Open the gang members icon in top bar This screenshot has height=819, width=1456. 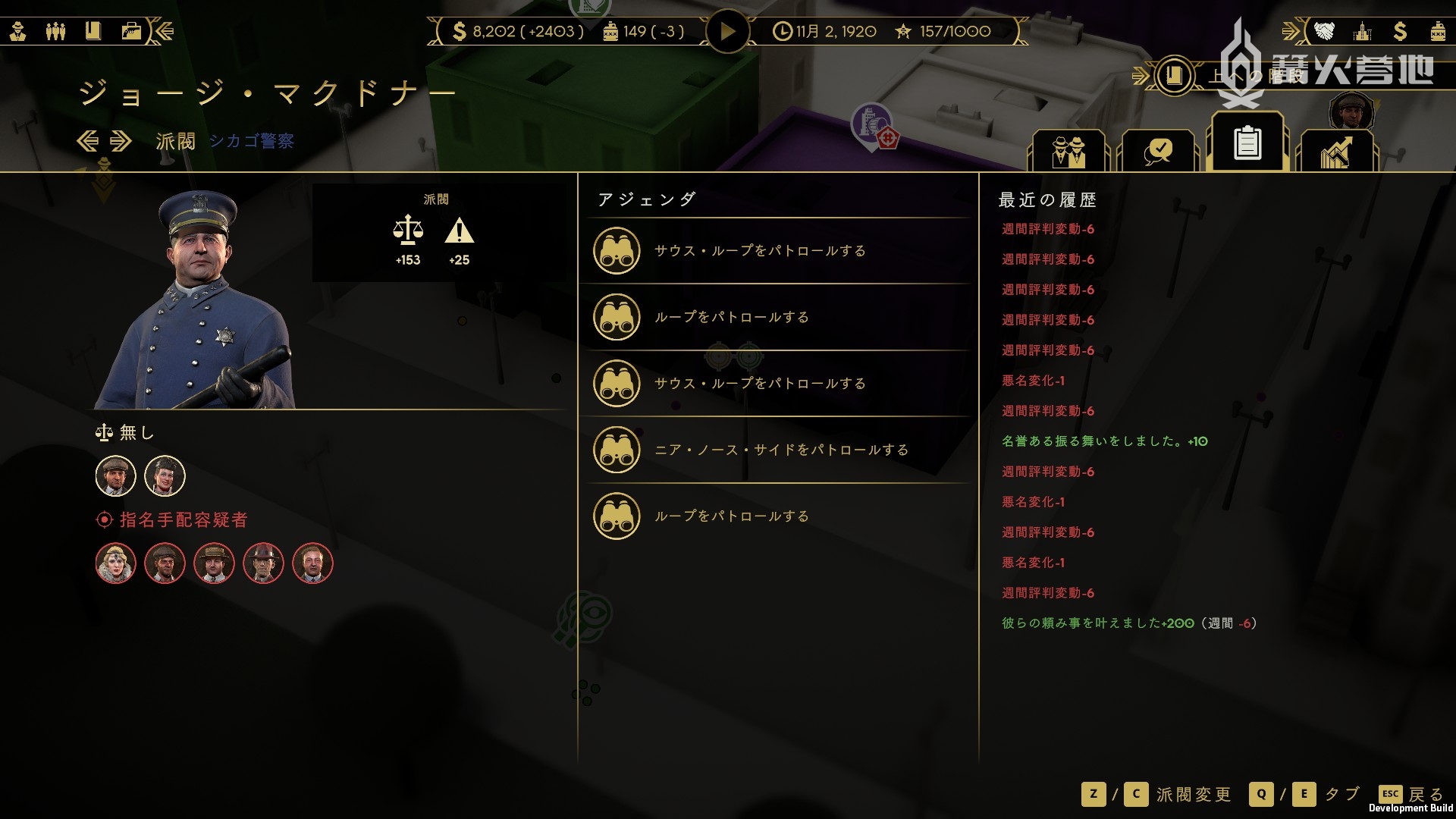(55, 31)
